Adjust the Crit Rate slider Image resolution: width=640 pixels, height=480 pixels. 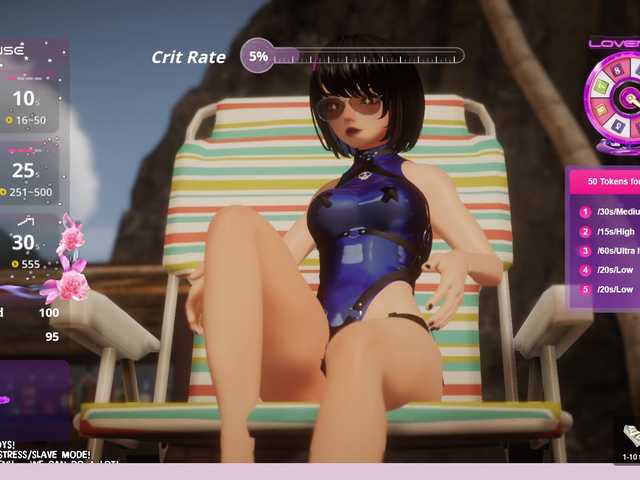(x=365, y=56)
